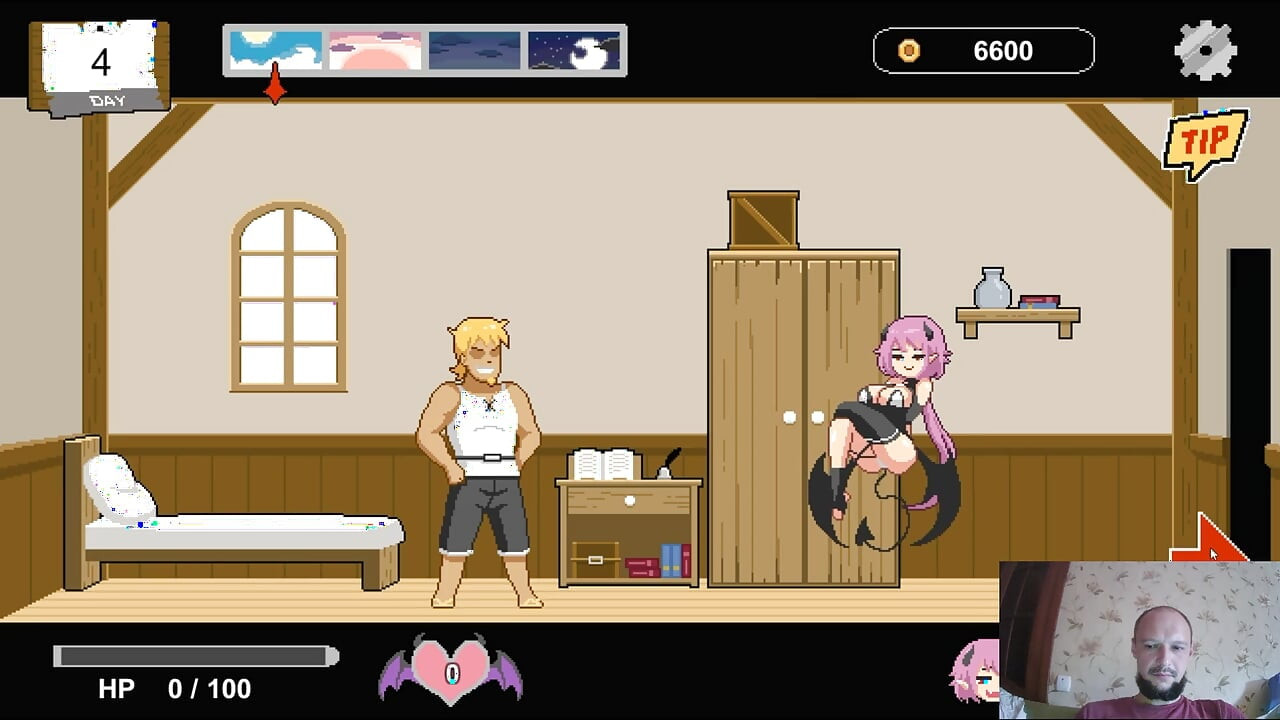This screenshot has height=720, width=1280.
Task: Click the red arrow time indicator
Action: pos(275,89)
